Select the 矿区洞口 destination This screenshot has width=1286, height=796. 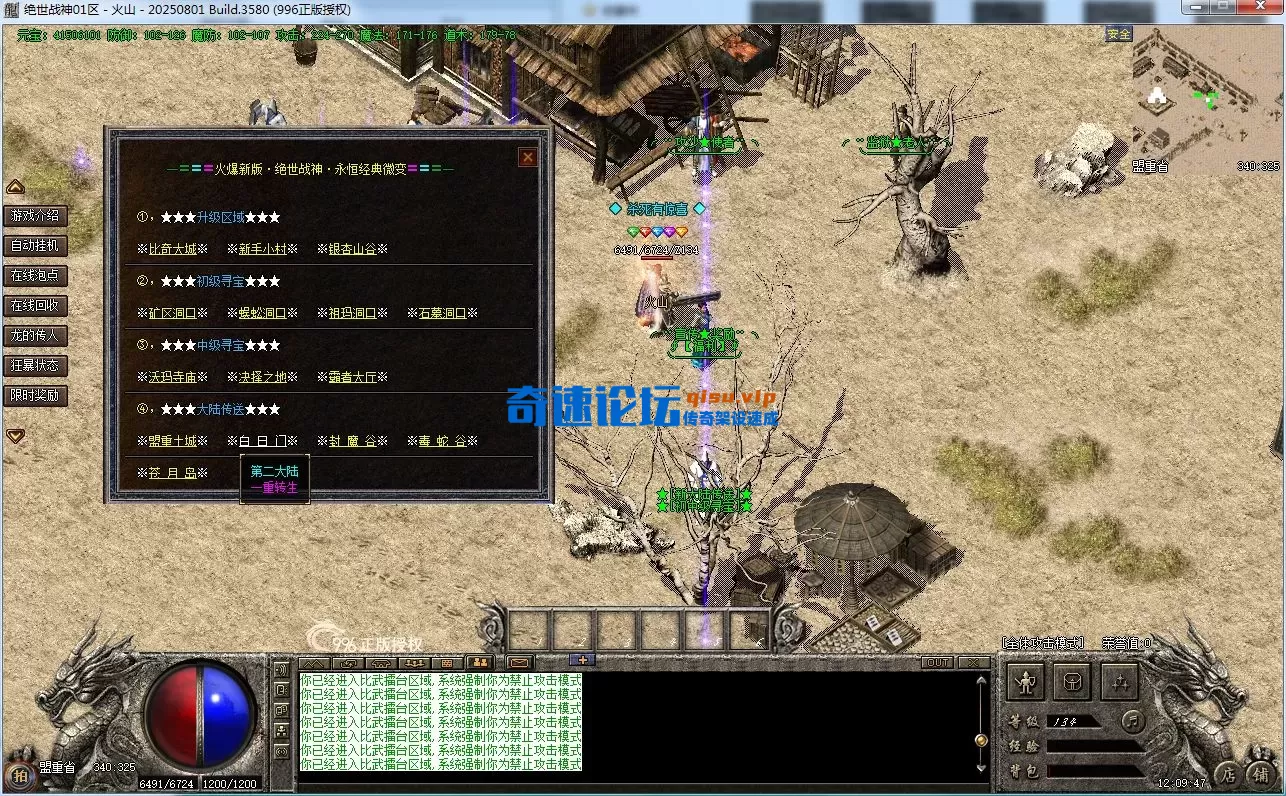point(172,313)
